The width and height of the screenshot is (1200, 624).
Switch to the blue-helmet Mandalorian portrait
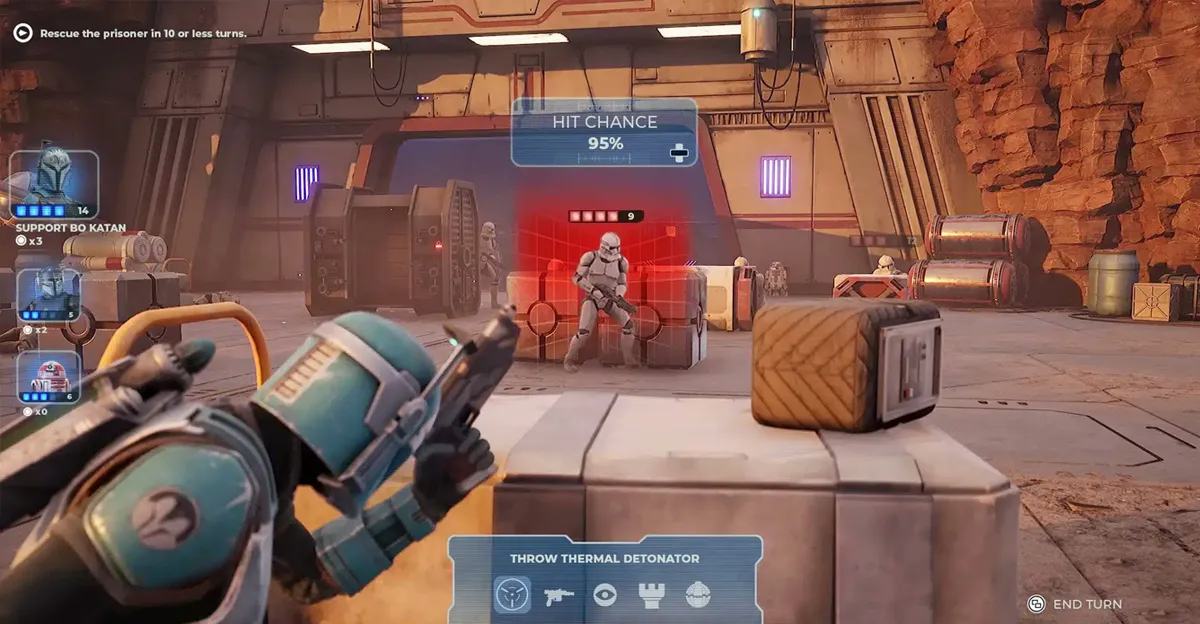(x=48, y=293)
